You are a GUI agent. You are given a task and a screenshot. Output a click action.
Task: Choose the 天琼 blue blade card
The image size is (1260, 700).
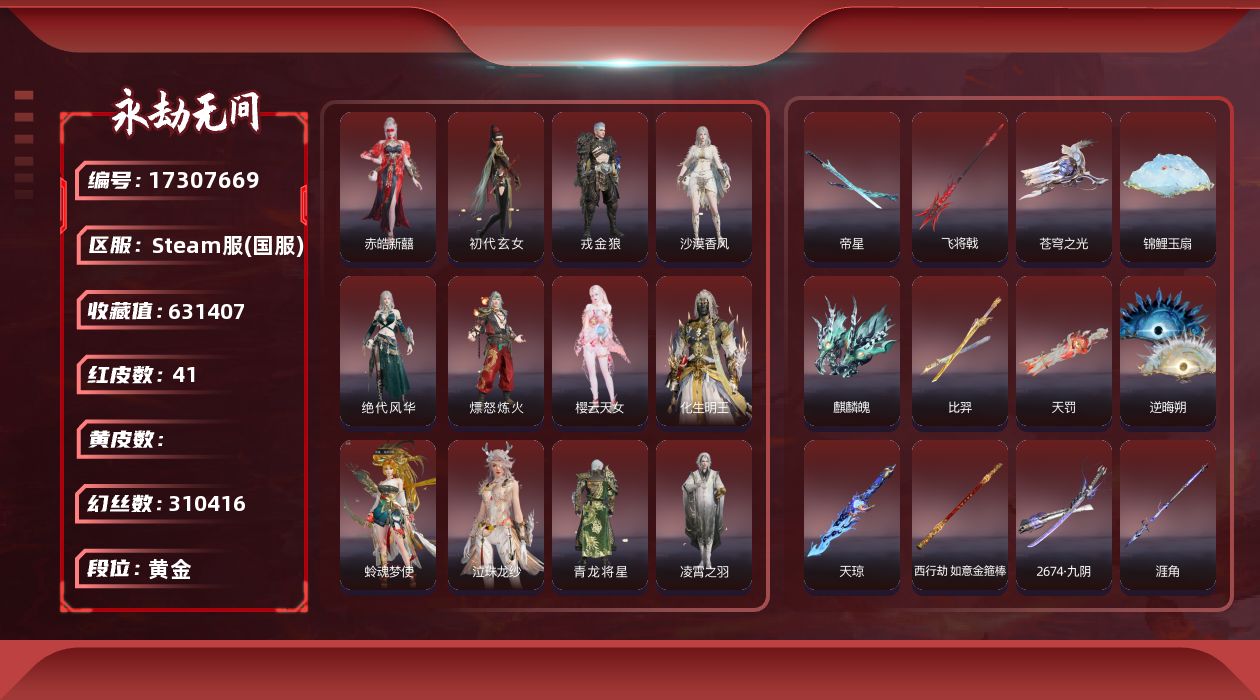coord(852,515)
